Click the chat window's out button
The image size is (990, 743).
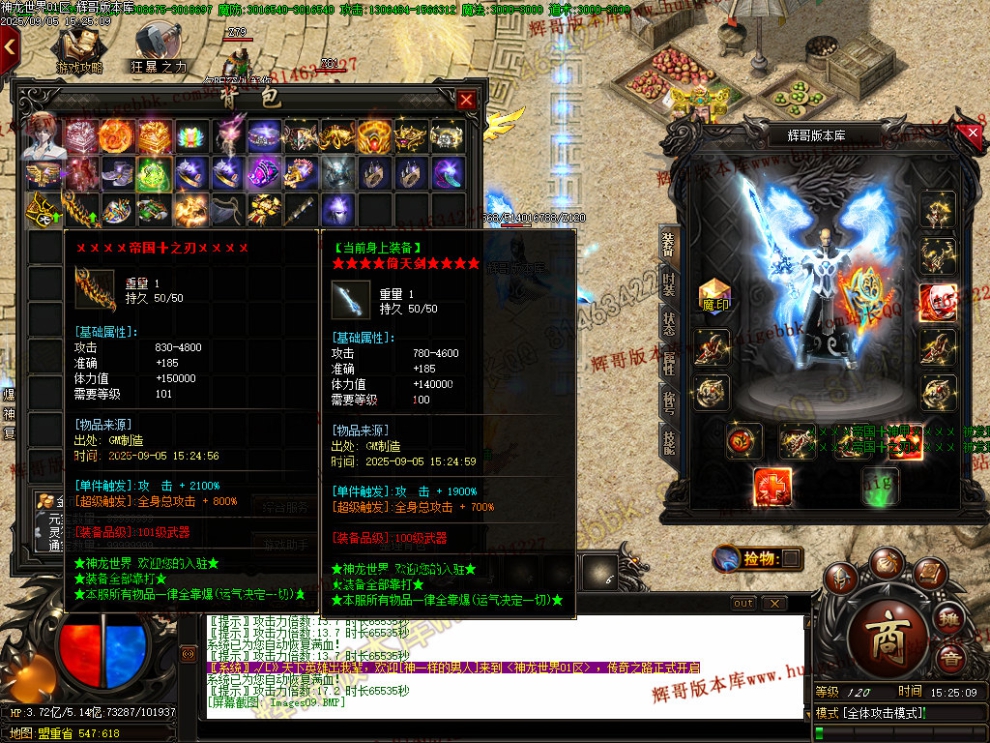click(743, 604)
